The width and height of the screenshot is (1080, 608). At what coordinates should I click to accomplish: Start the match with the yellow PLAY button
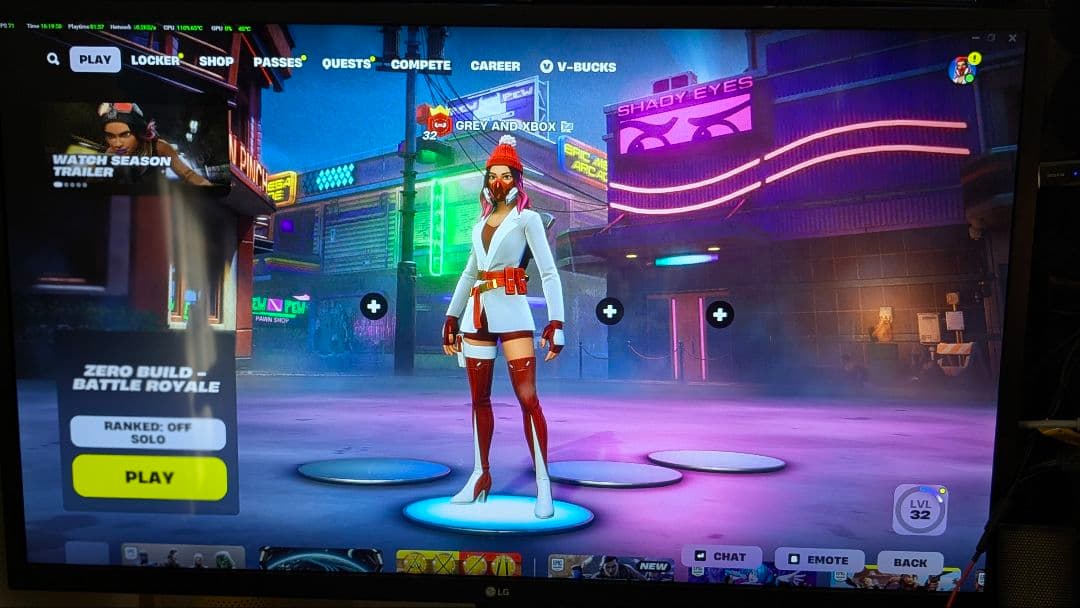click(149, 477)
